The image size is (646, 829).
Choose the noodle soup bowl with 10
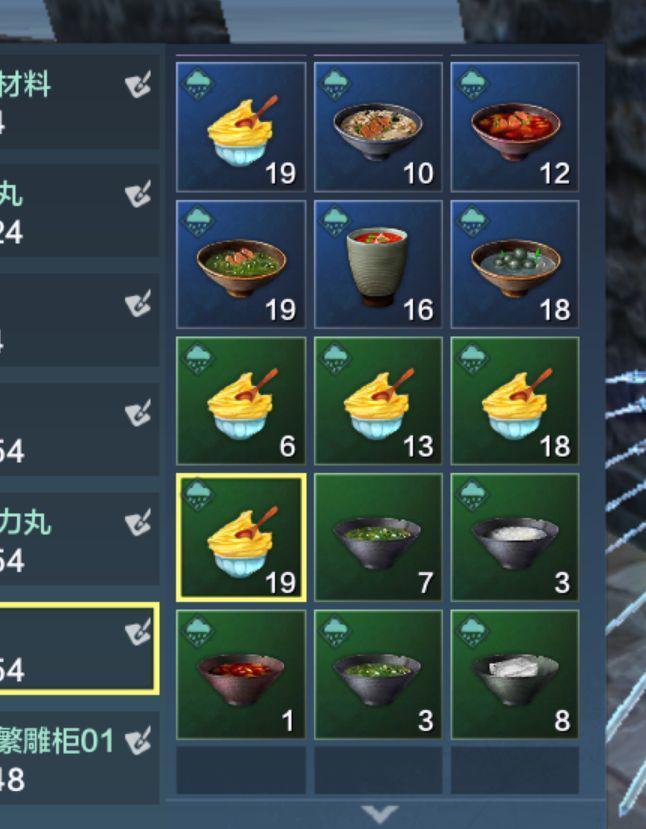(x=378, y=127)
